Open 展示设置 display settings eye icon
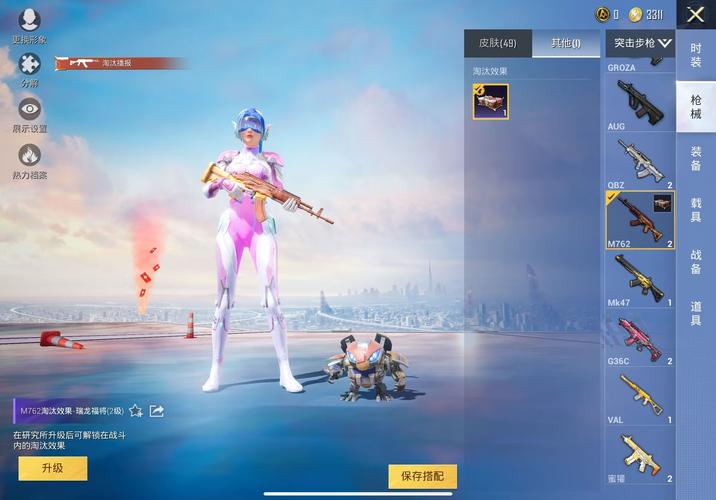This screenshot has width=716, height=500. [29, 112]
